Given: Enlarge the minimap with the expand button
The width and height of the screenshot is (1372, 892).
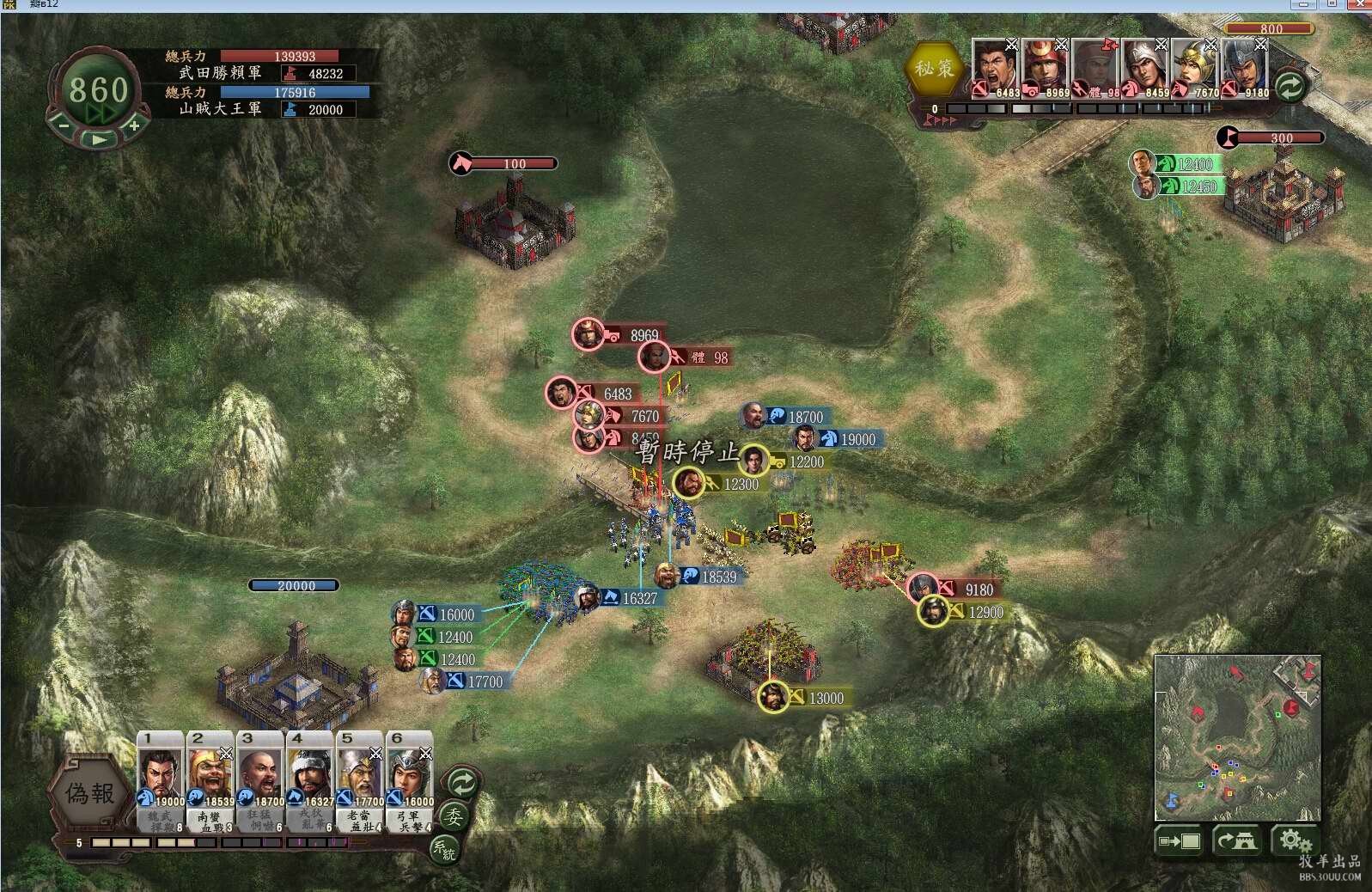Looking at the screenshot, I should tap(1179, 840).
